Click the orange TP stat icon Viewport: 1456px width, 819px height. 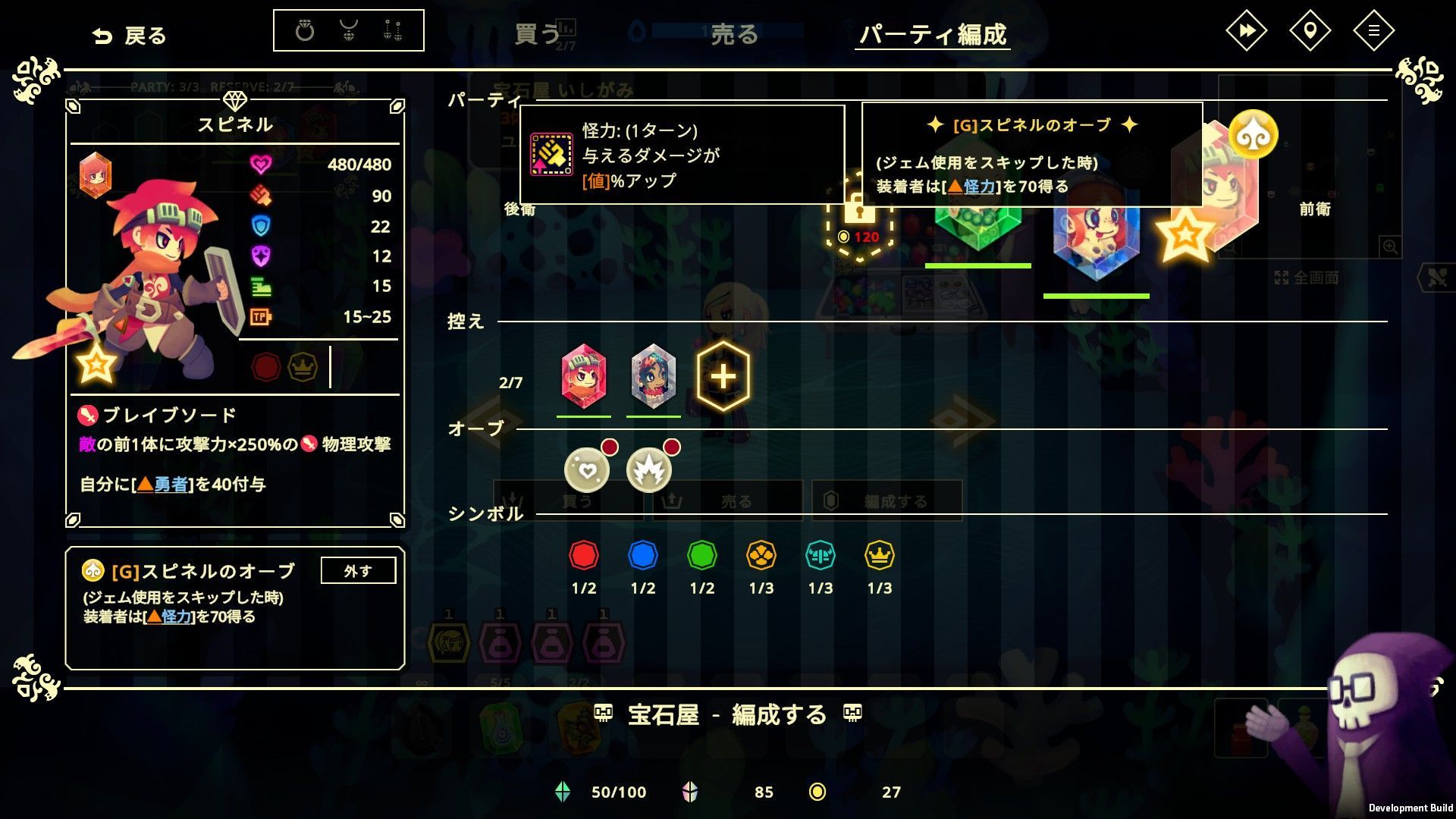260,316
